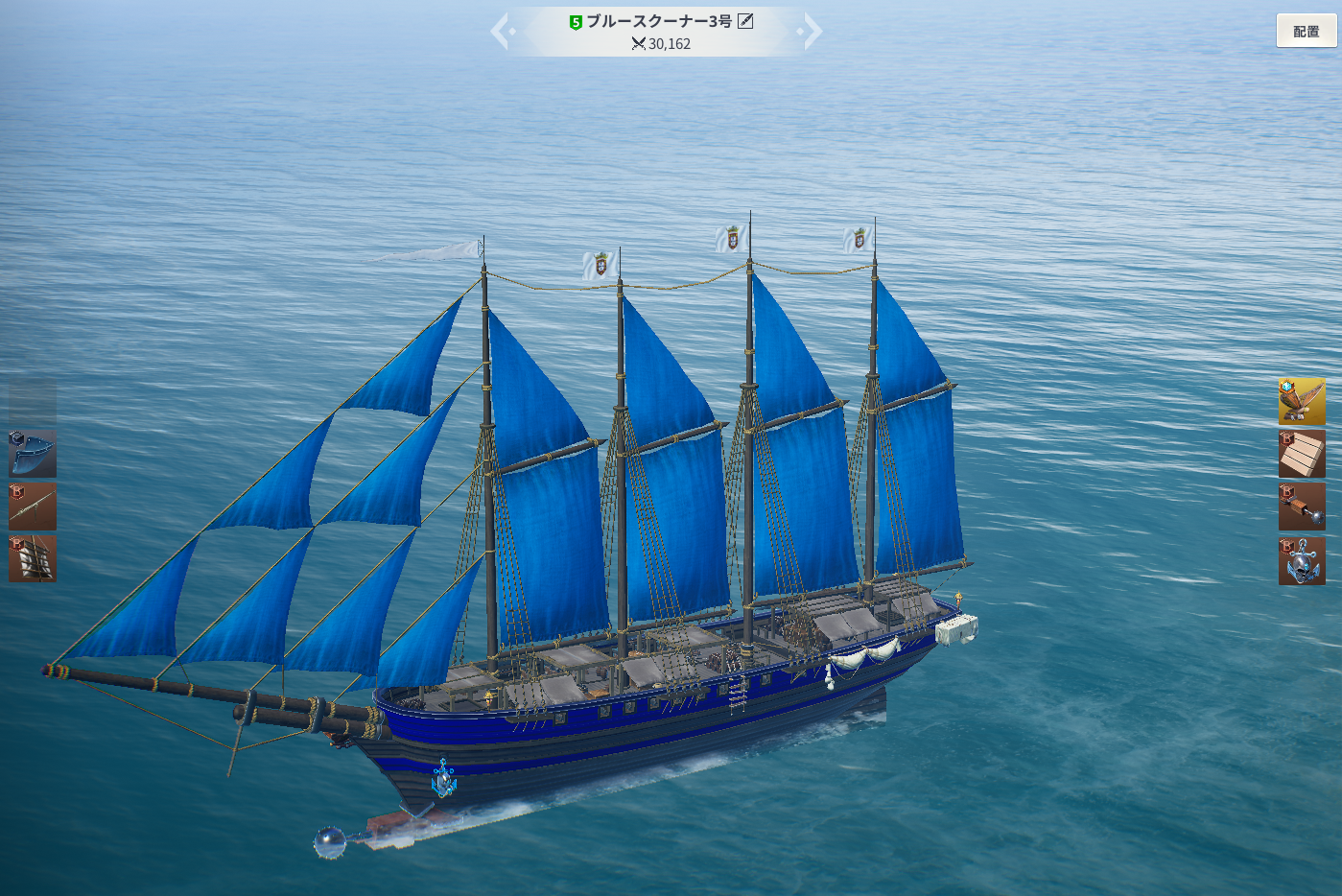Edit the ship name with the pencil icon
This screenshot has width=1342, height=896.
pos(745,21)
